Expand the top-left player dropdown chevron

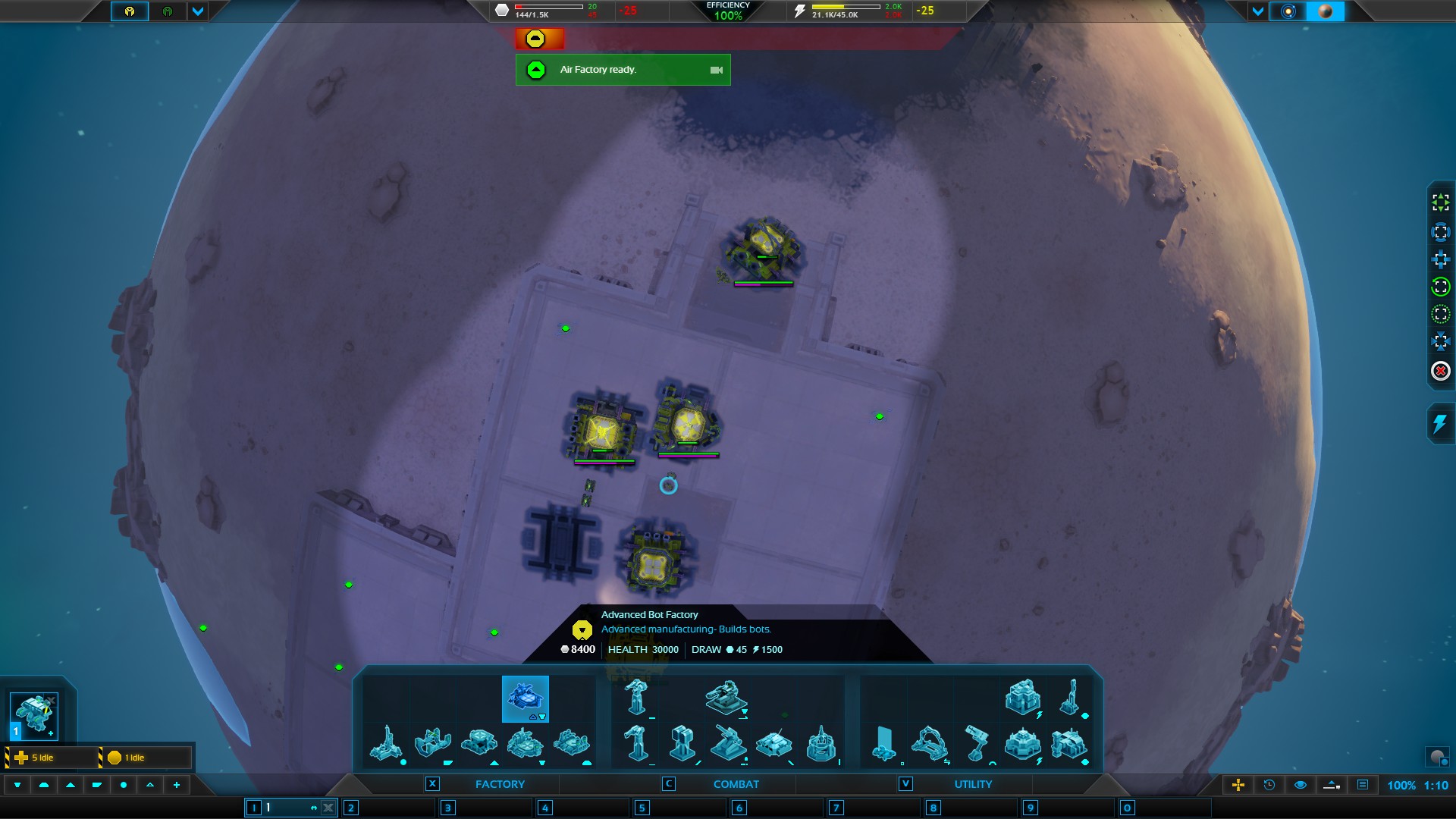[197, 11]
